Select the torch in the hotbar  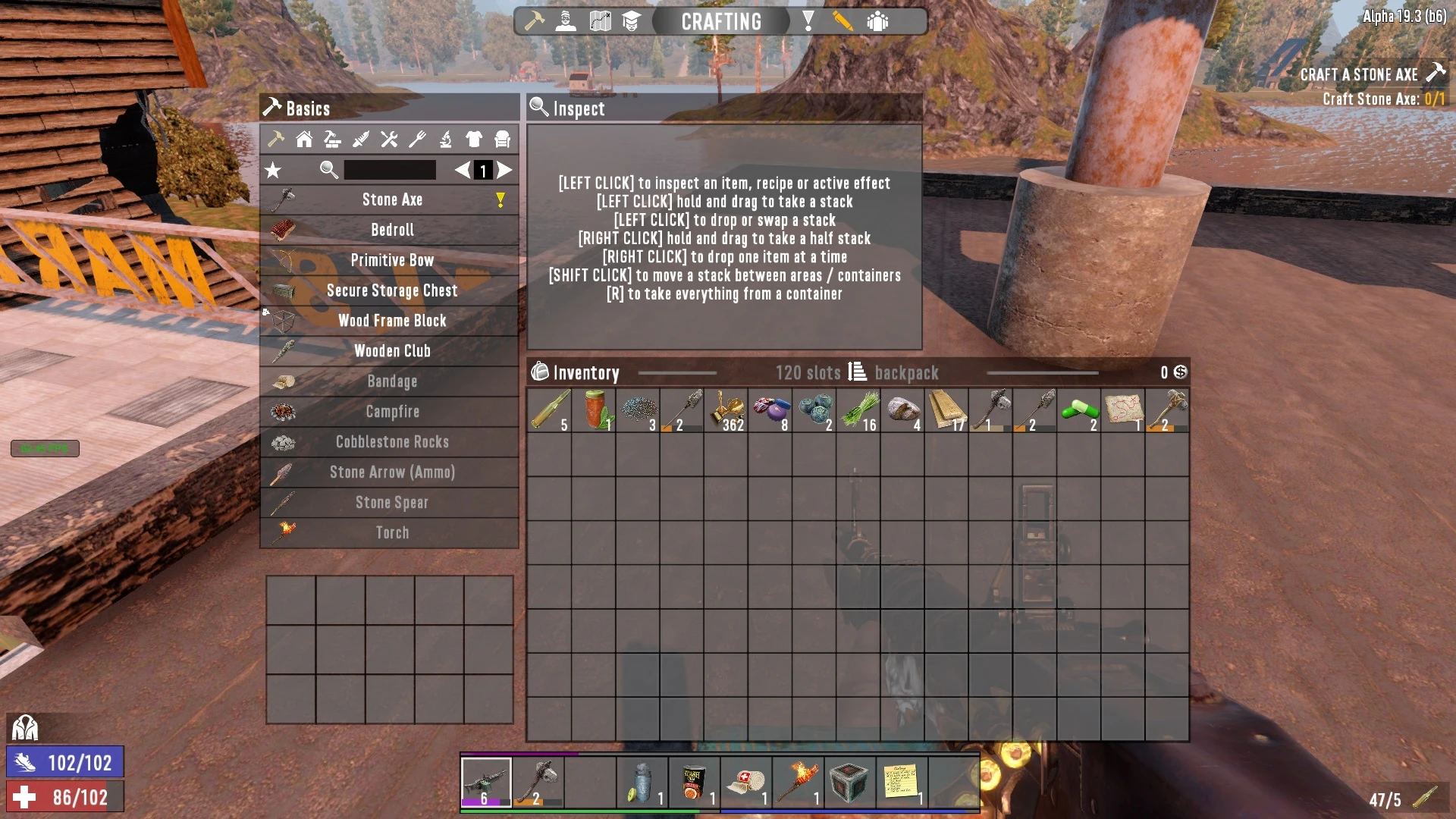[798, 782]
